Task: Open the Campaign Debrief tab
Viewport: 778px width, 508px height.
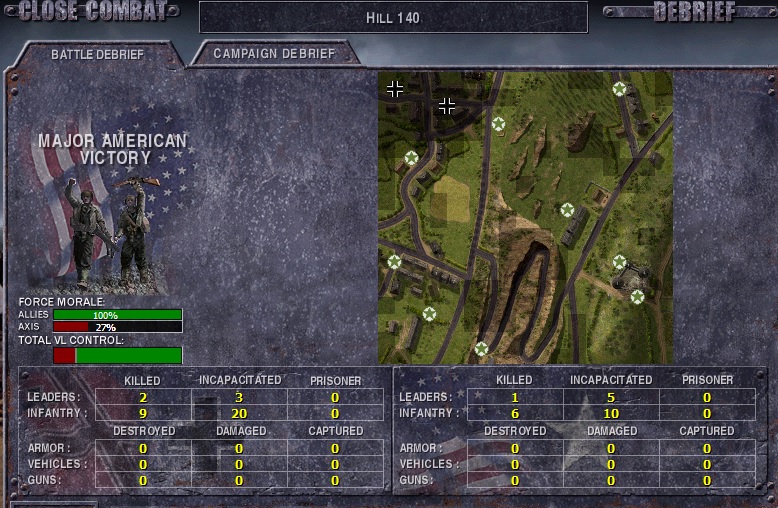Action: (274, 53)
